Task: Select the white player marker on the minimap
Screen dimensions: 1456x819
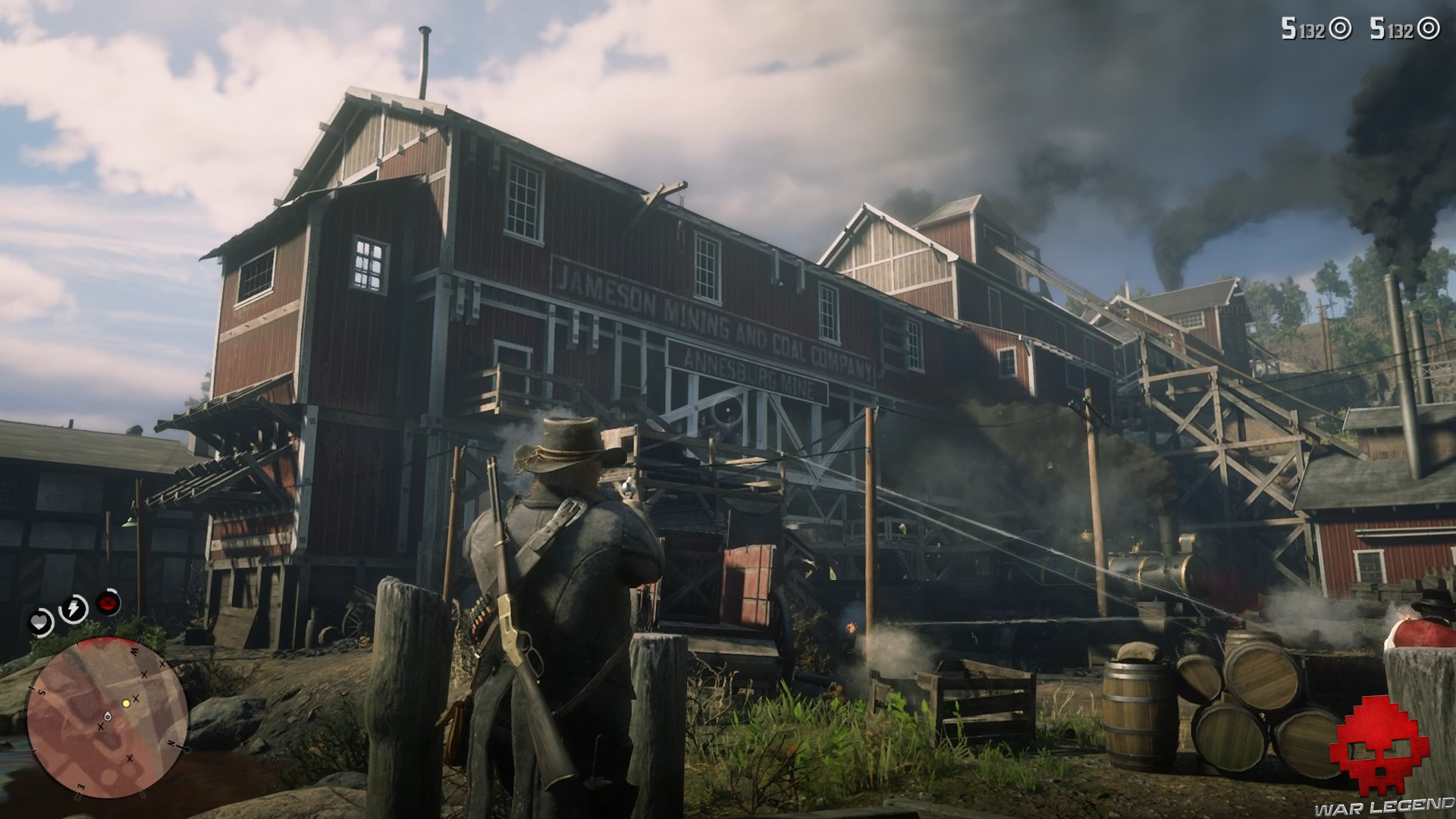Action: pos(107,717)
